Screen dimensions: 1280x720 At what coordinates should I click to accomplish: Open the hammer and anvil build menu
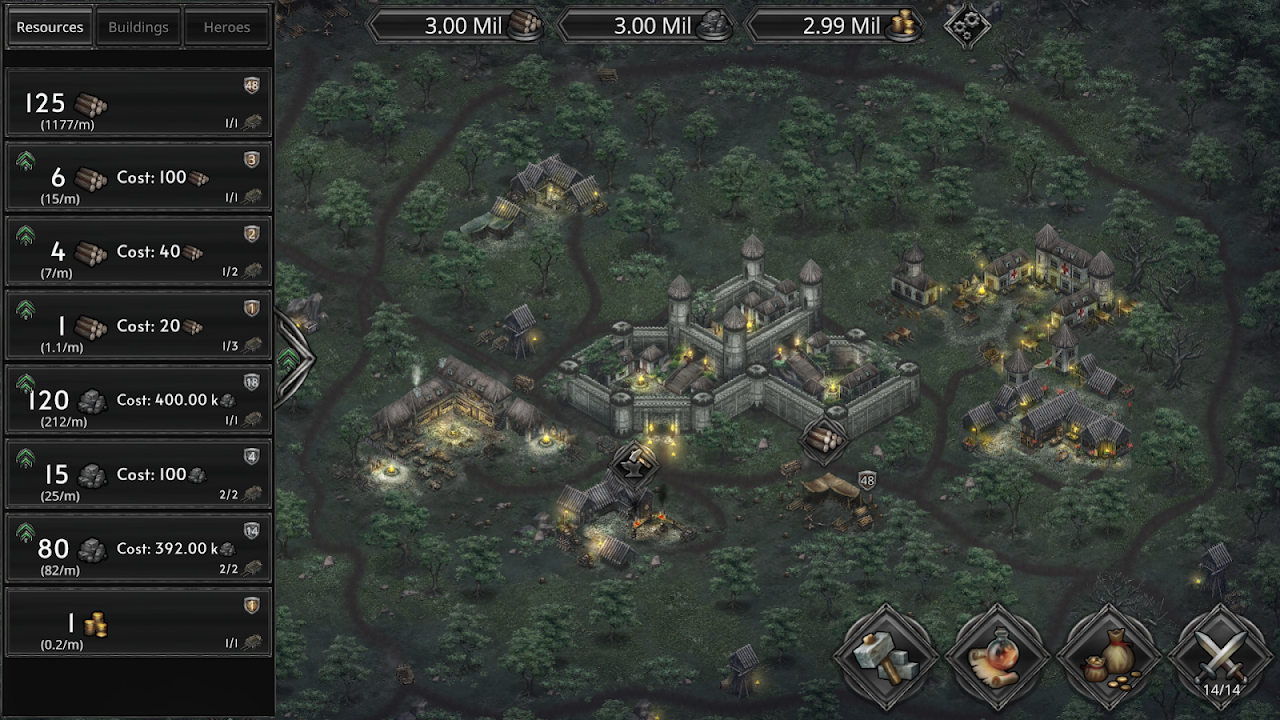[x=885, y=656]
